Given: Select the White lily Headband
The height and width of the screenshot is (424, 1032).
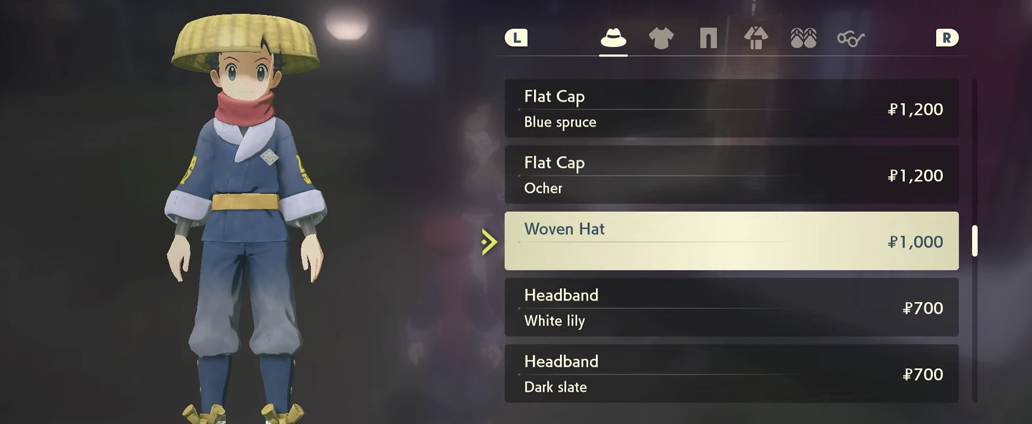Looking at the screenshot, I should 731,308.
